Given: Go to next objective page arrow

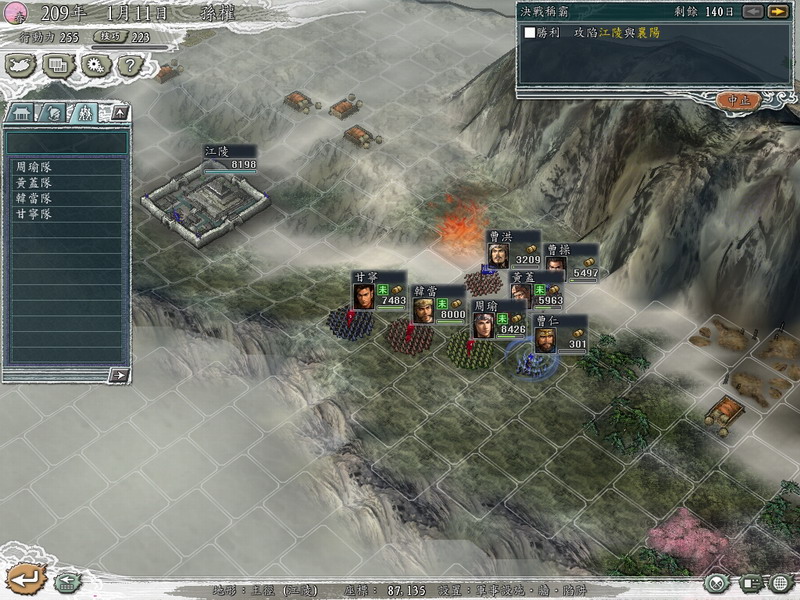Looking at the screenshot, I should pyautogui.click(x=777, y=11).
